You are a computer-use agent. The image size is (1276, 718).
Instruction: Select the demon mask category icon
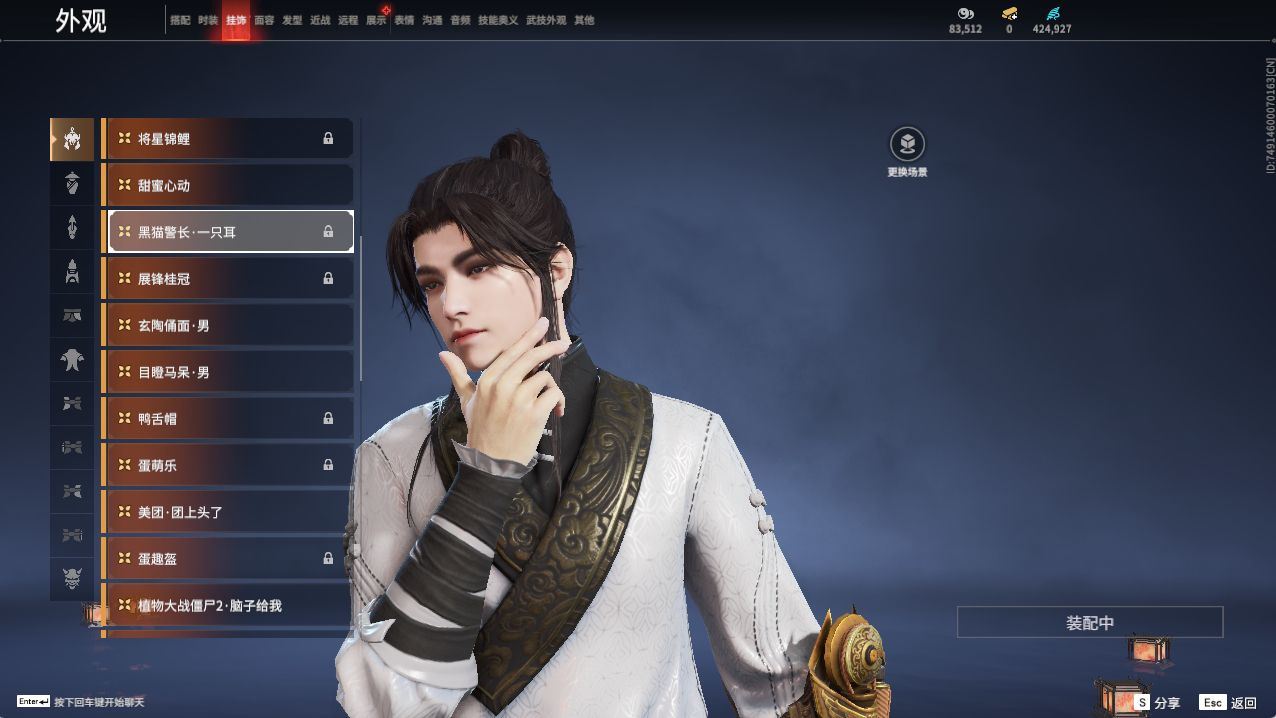click(x=72, y=579)
